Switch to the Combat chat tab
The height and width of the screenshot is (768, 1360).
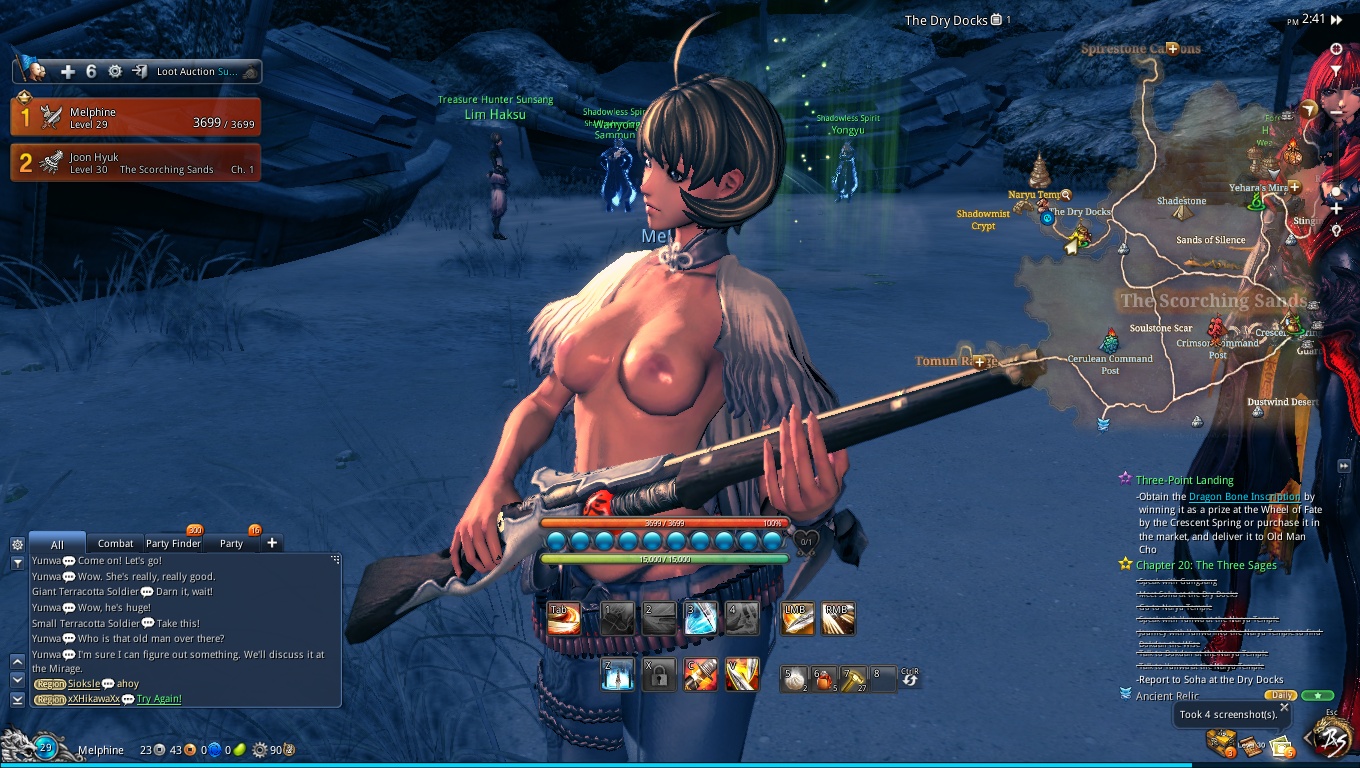coord(115,543)
